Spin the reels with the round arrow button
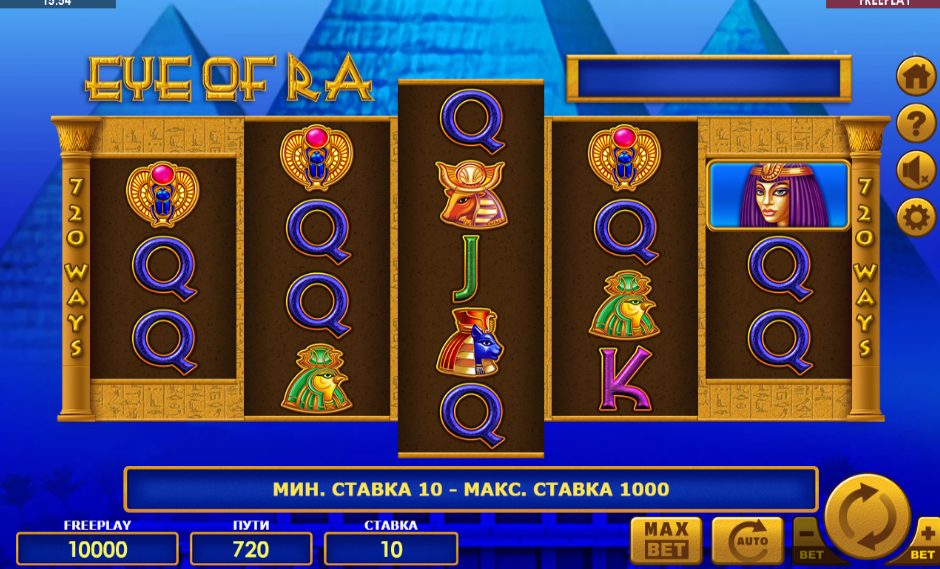 866,516
